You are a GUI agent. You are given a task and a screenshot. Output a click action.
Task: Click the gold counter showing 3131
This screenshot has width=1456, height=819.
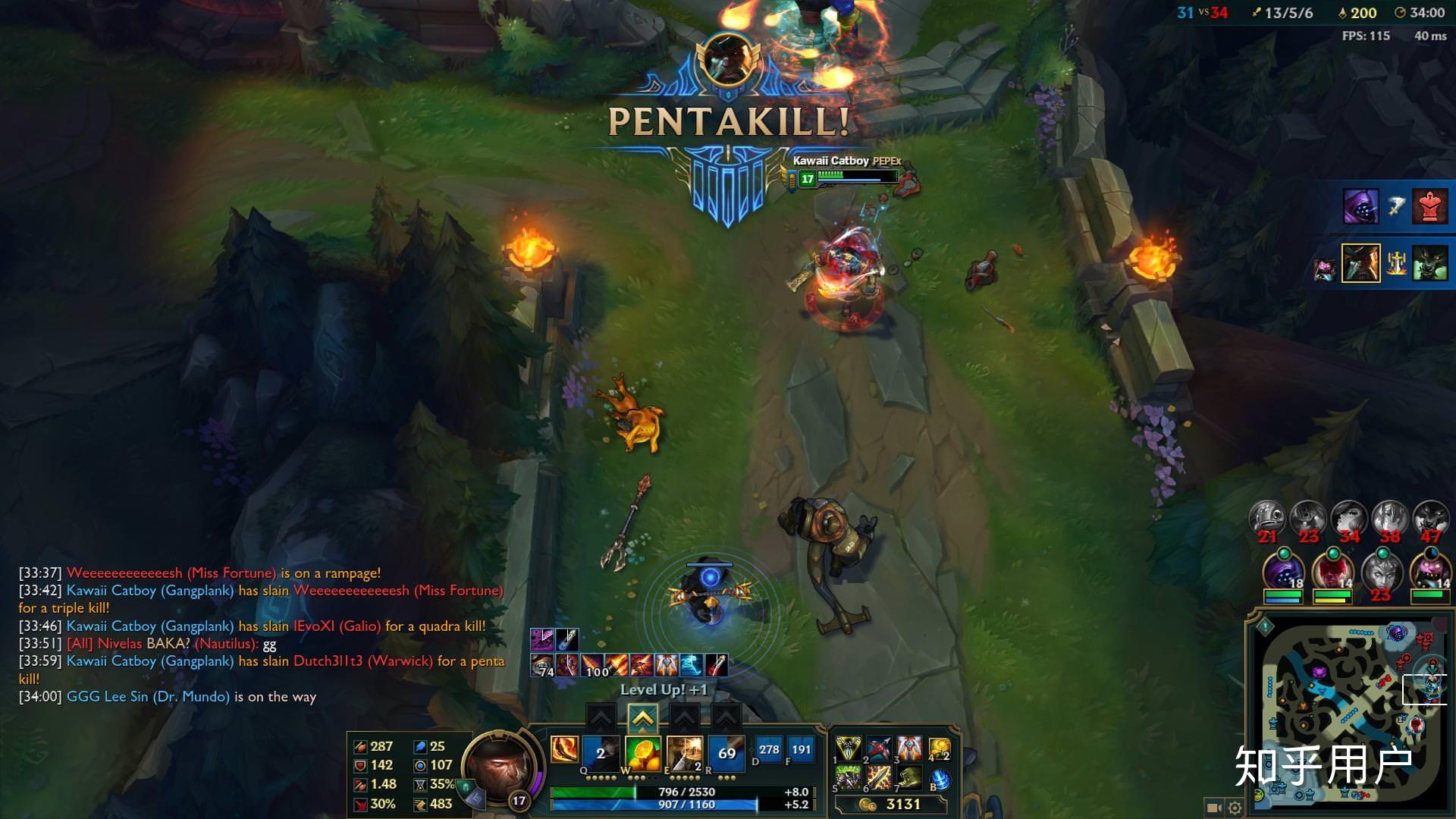(893, 805)
